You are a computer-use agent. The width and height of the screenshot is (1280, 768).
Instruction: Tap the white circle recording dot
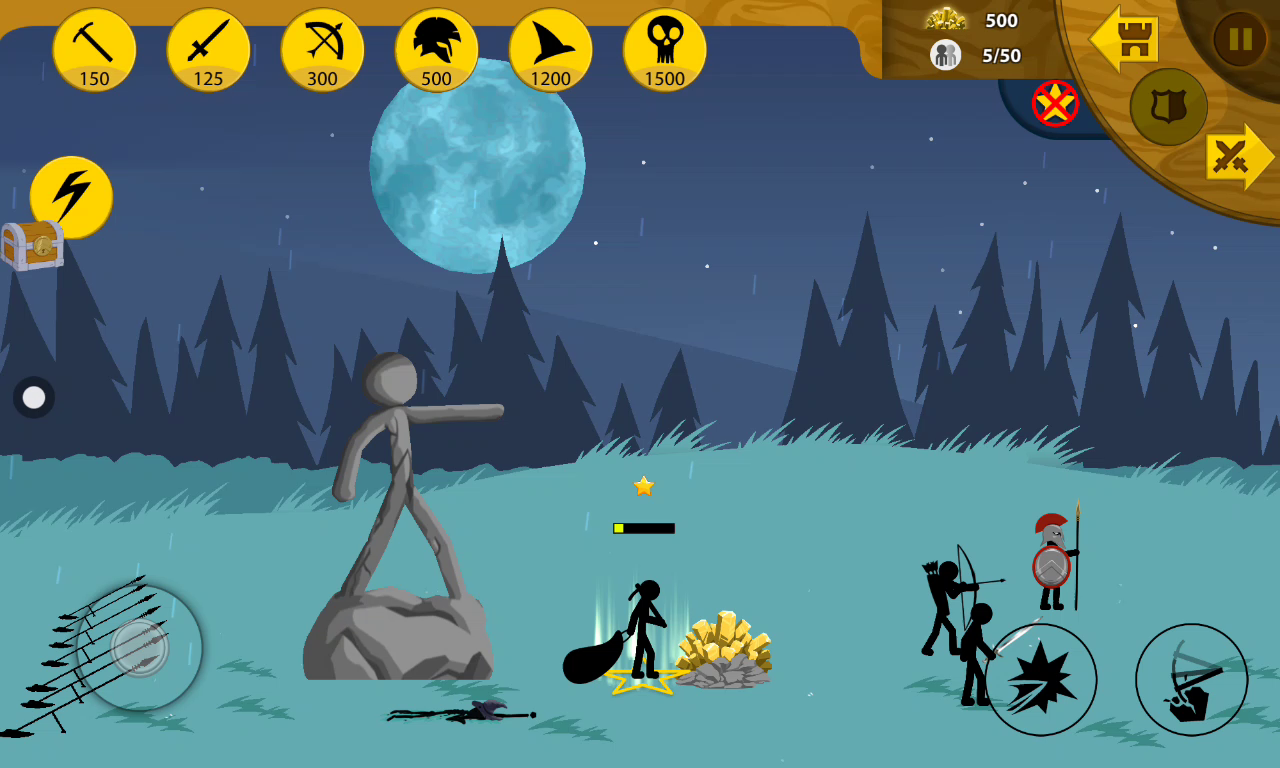point(34,397)
